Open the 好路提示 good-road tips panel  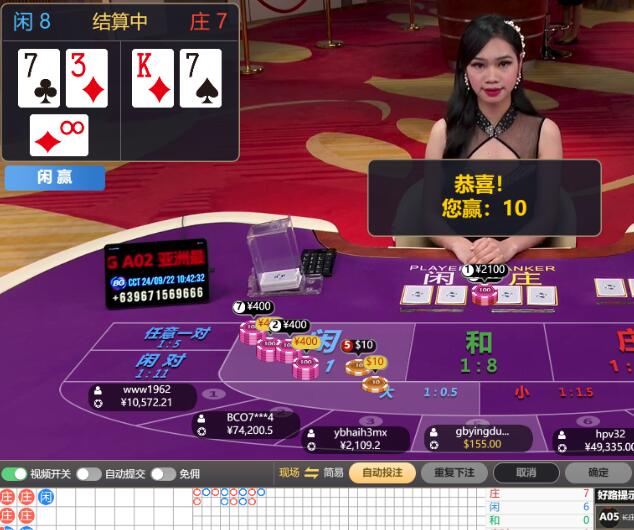coord(614,494)
